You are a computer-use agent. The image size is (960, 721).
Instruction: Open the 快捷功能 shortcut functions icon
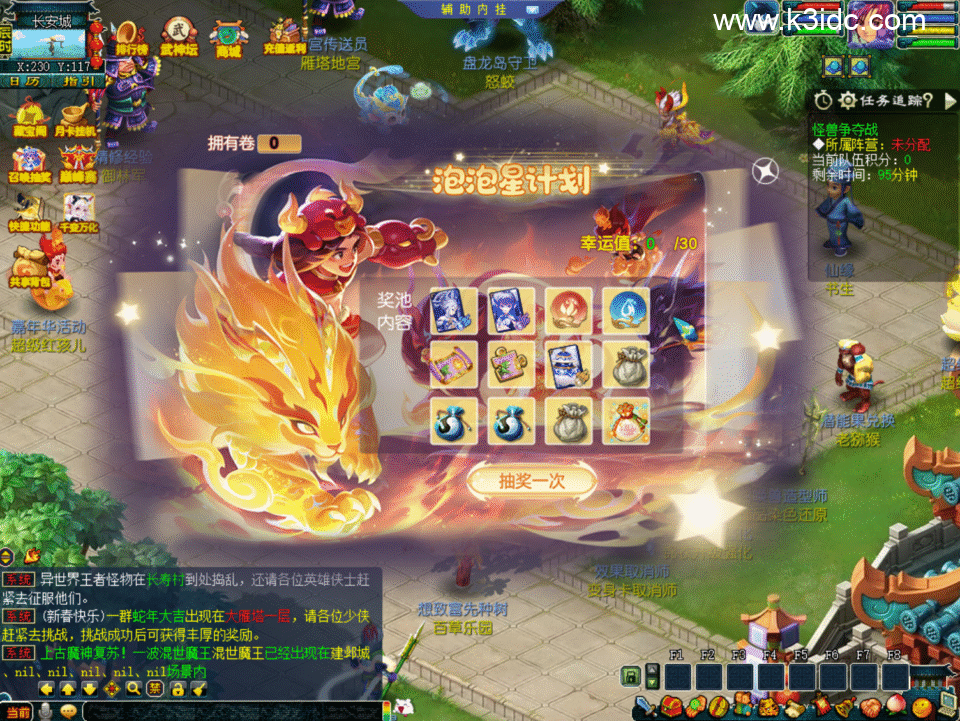pyautogui.click(x=27, y=211)
